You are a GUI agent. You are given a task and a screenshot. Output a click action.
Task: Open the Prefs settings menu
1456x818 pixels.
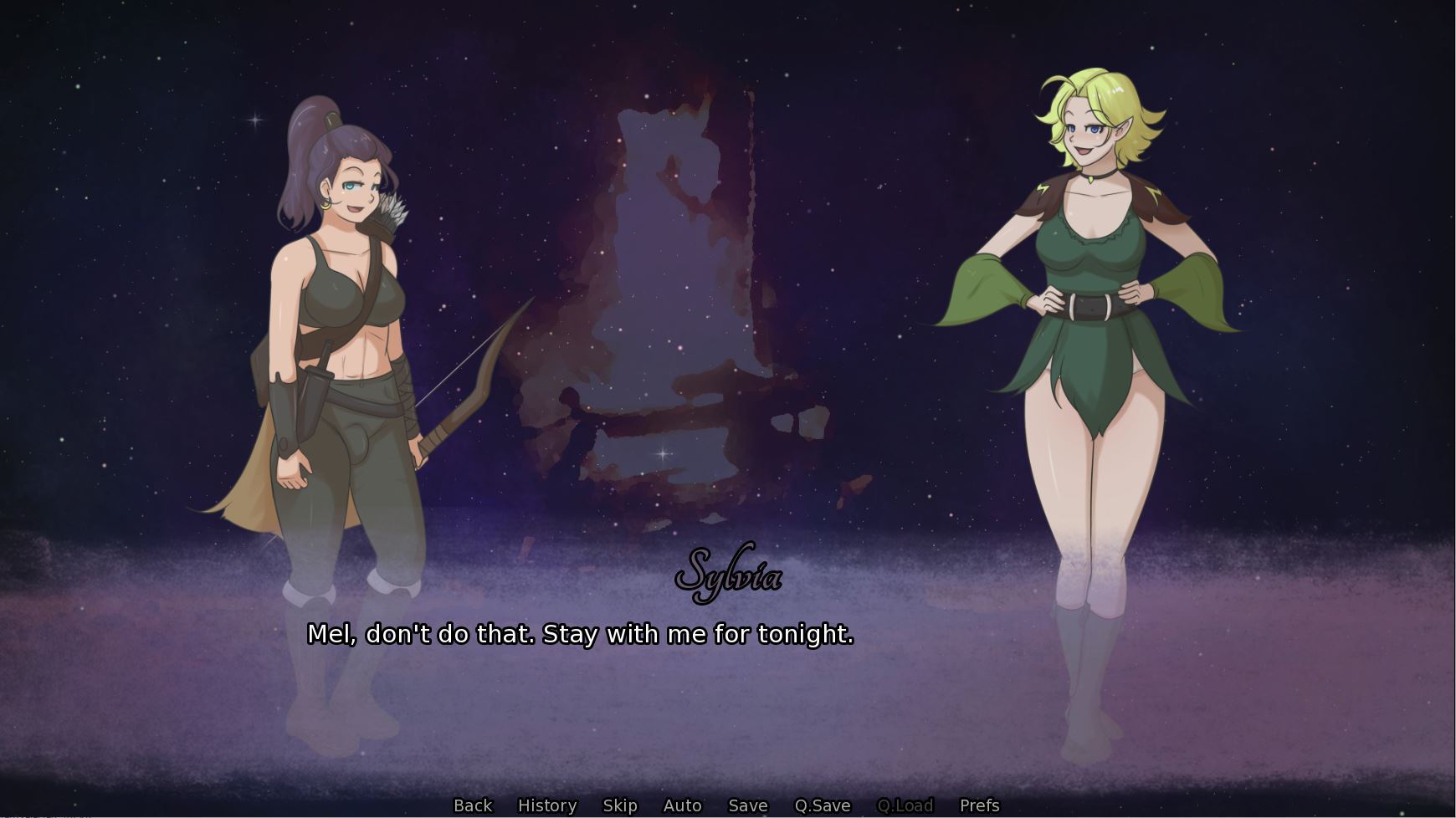pyautogui.click(x=979, y=805)
